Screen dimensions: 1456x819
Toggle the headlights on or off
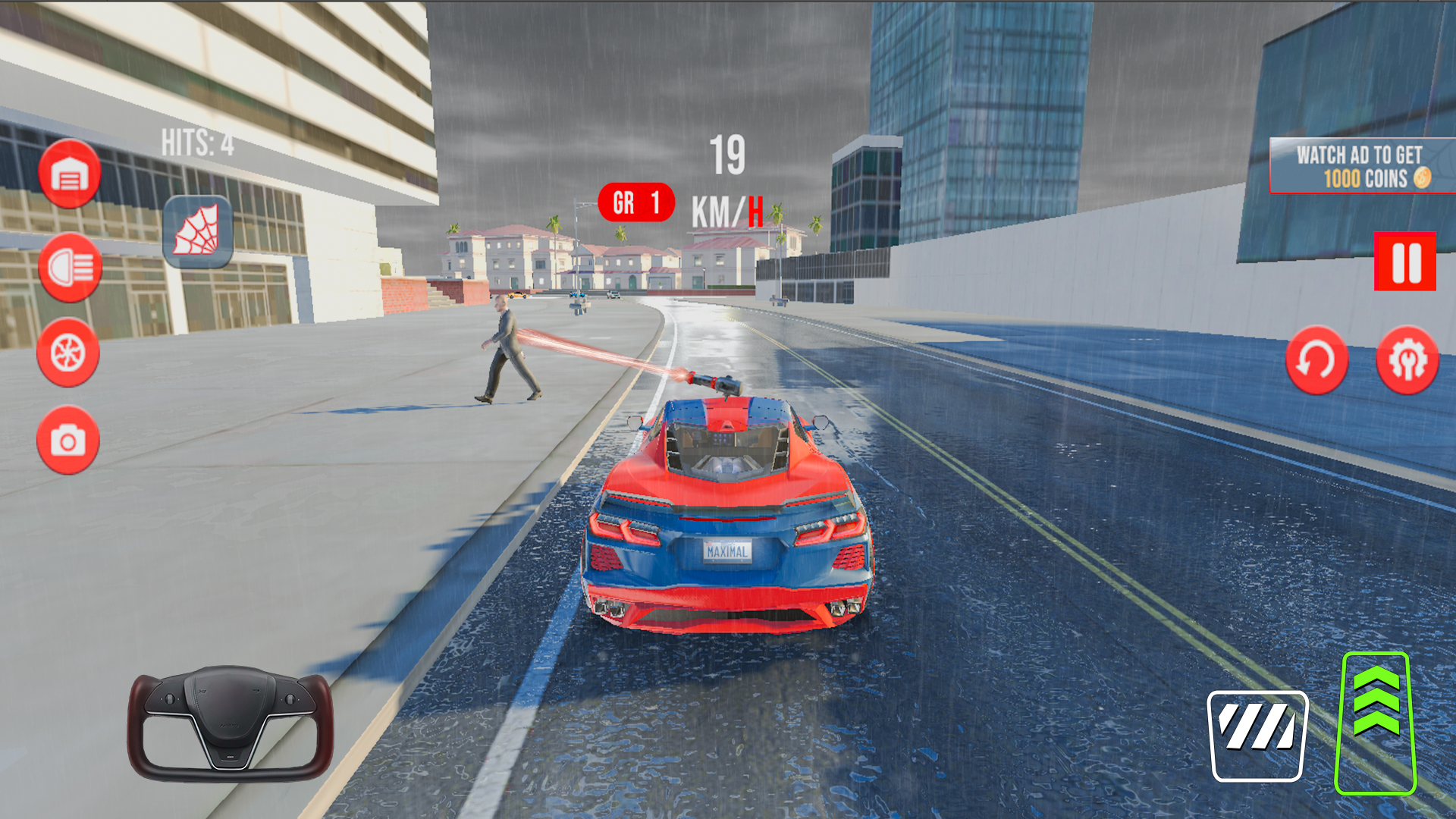69,265
